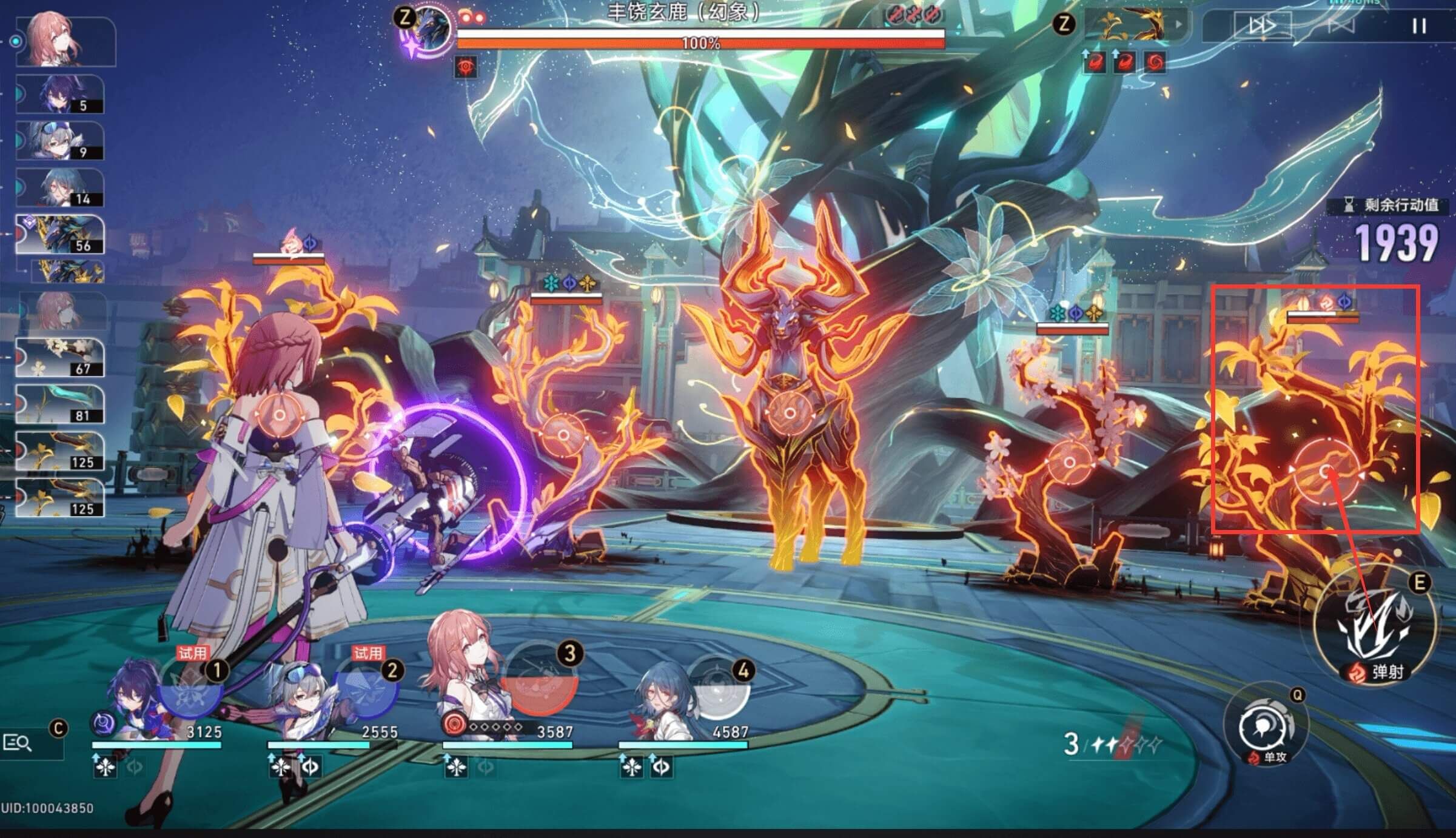Toggle double-speed battle mode
The image size is (1456, 838).
[1263, 26]
